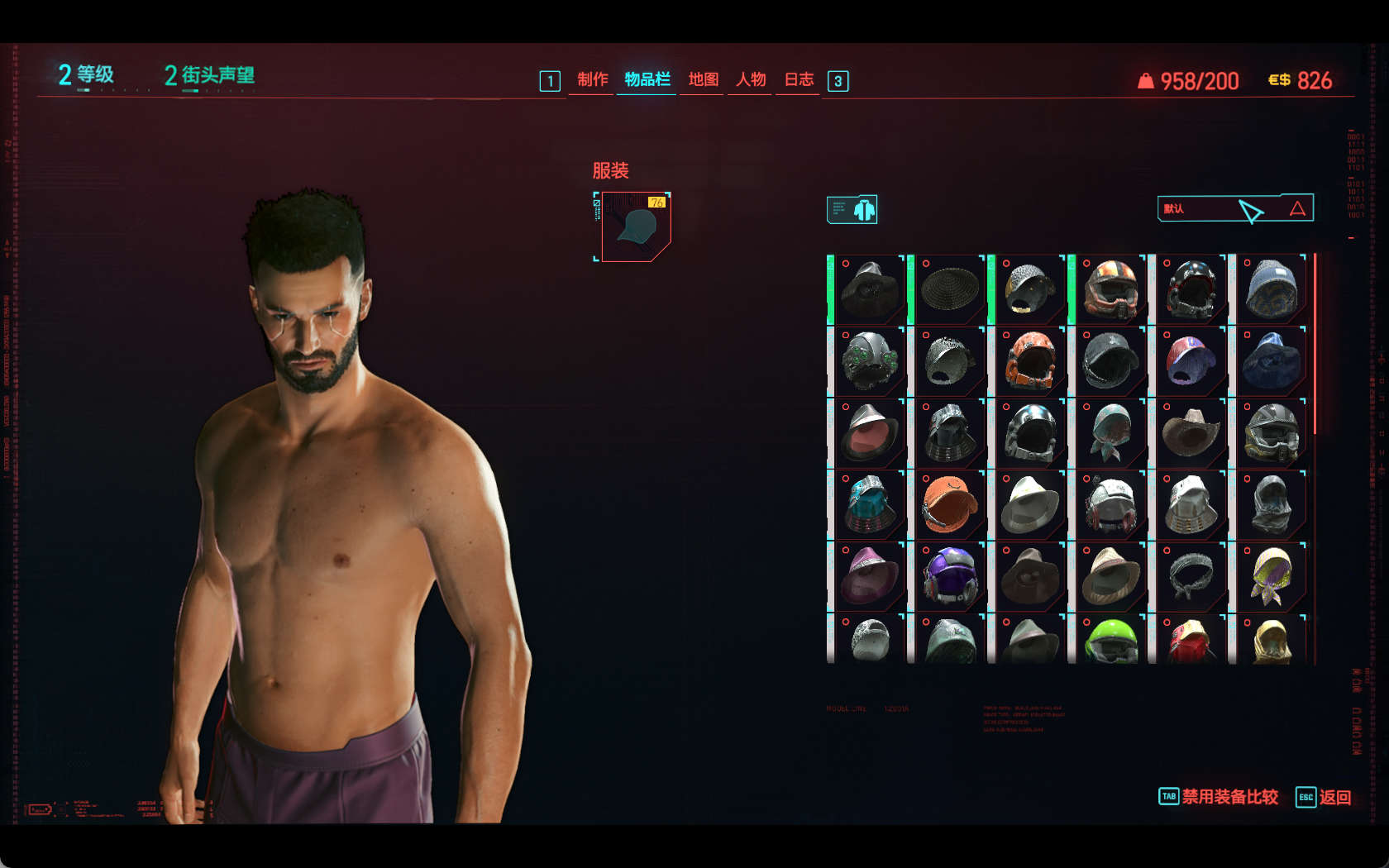Select the equipped cap clothing slot
The image size is (1389, 868).
tap(635, 227)
